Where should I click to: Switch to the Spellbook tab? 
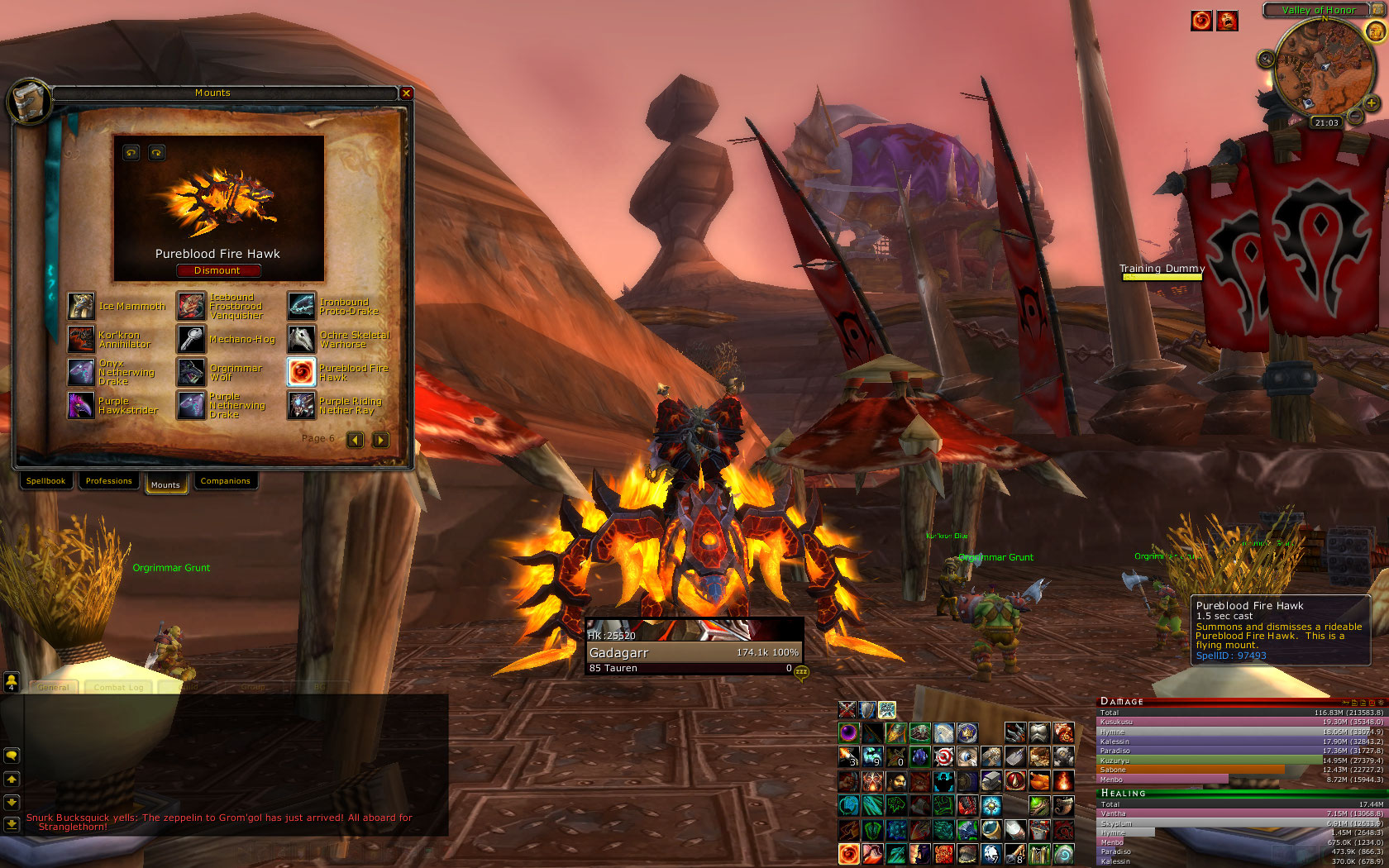45,481
